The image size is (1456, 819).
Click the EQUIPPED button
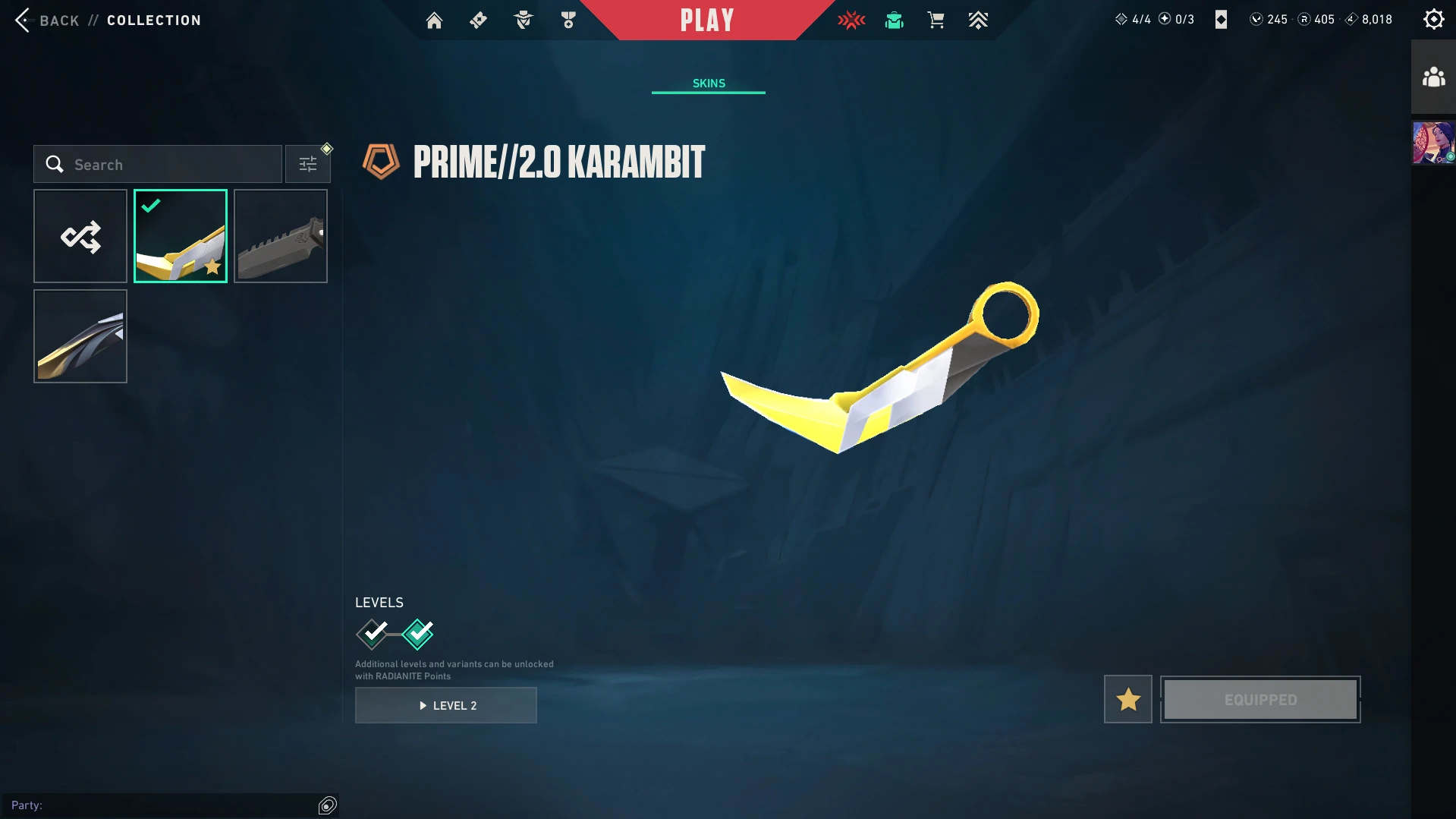point(1260,699)
